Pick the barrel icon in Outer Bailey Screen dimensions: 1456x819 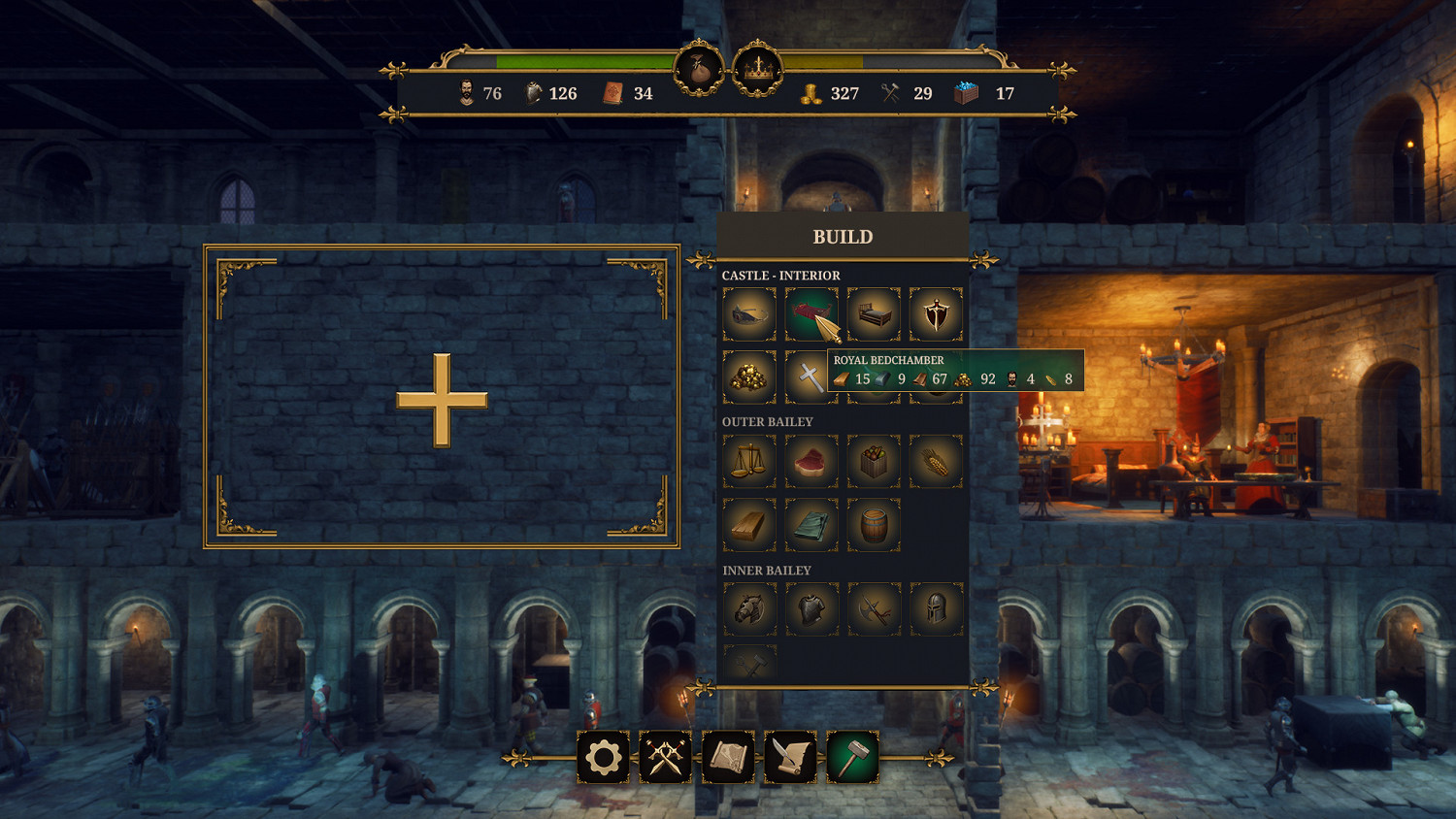pyautogui.click(x=875, y=525)
